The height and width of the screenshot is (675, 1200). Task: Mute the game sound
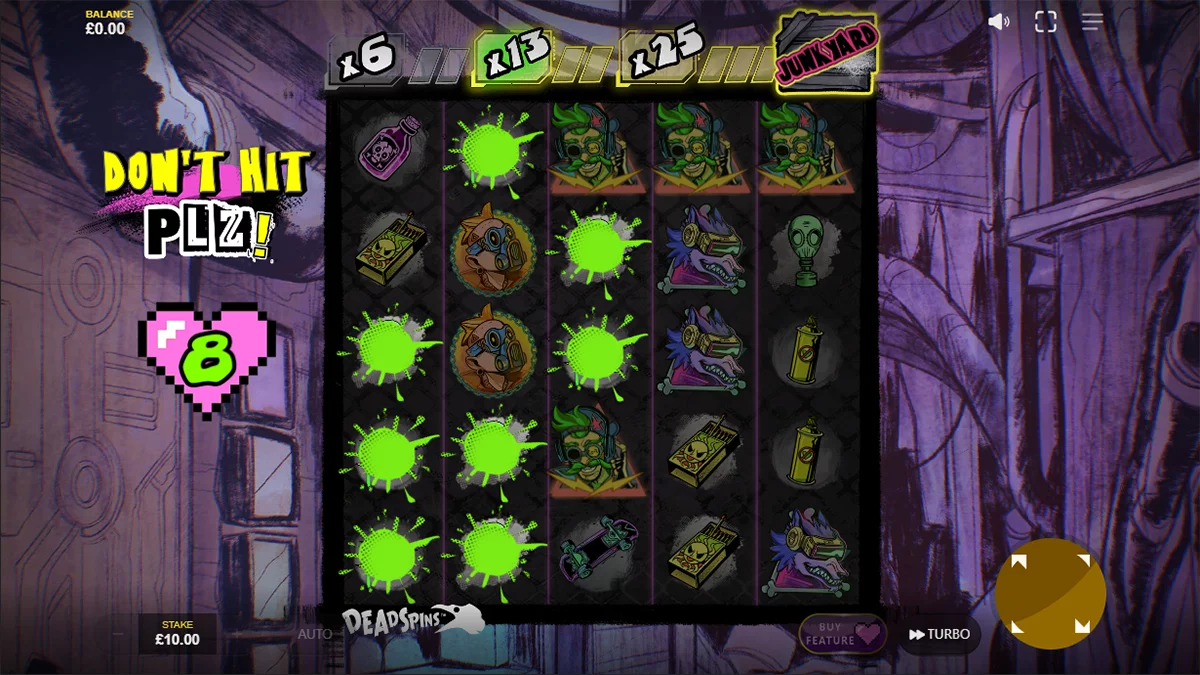click(x=998, y=22)
